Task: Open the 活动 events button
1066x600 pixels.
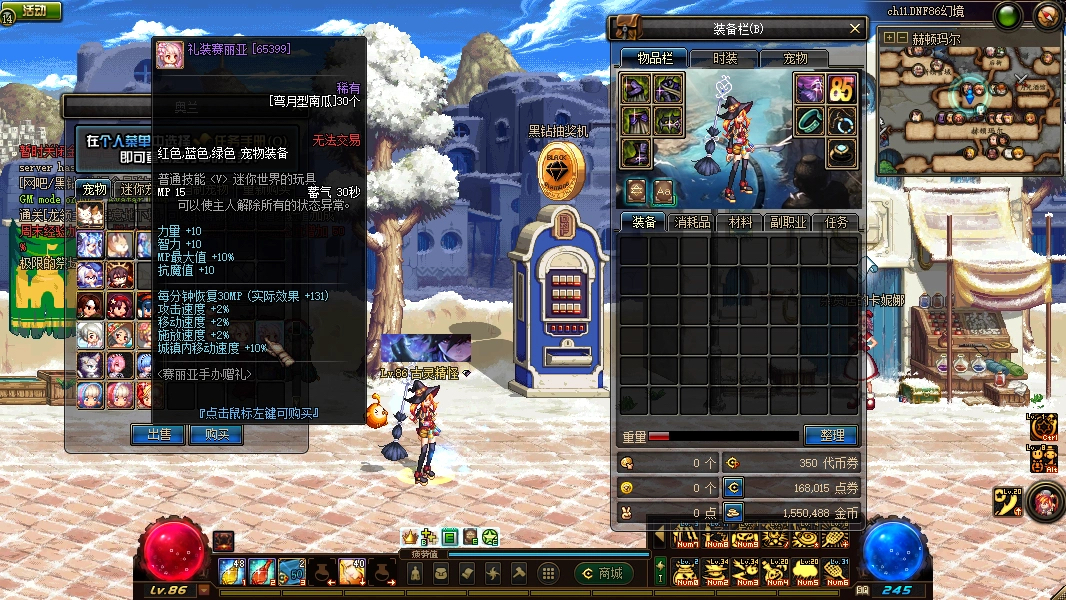Action: pos(33,11)
